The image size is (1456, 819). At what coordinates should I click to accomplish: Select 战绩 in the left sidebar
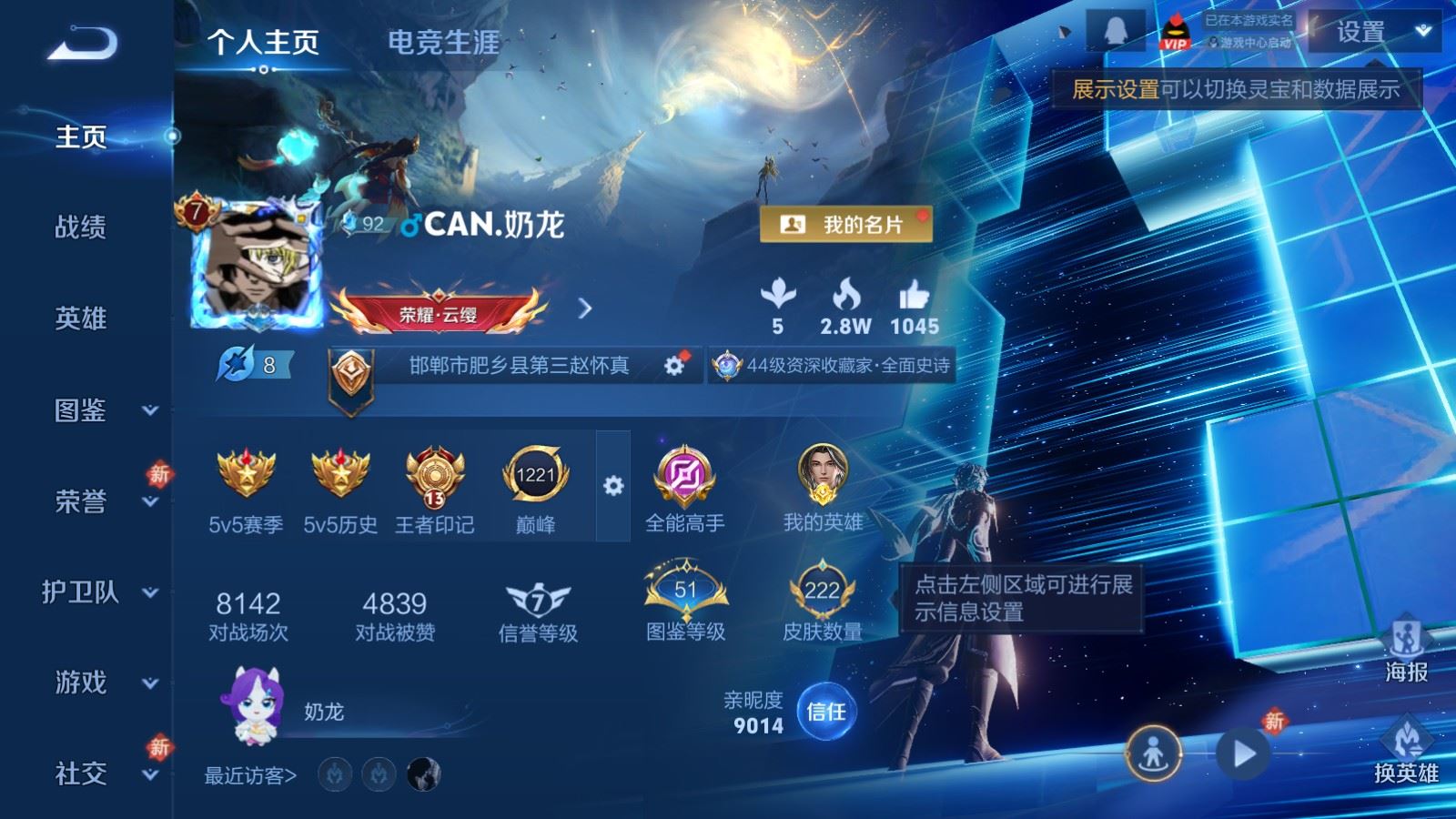[x=80, y=229]
